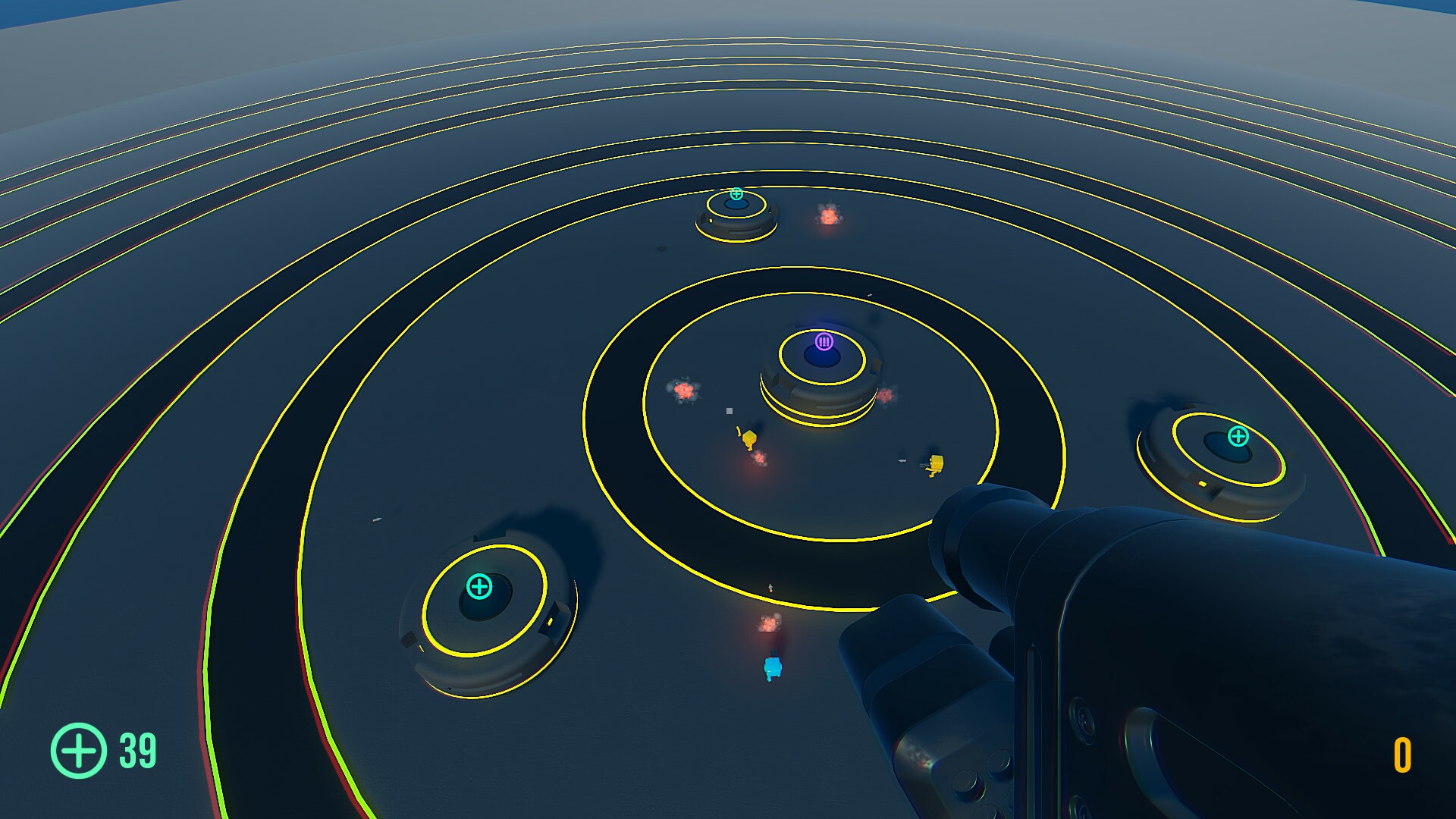Select the teal plus icon on the right pod
This screenshot has height=819, width=1456.
1237,436
